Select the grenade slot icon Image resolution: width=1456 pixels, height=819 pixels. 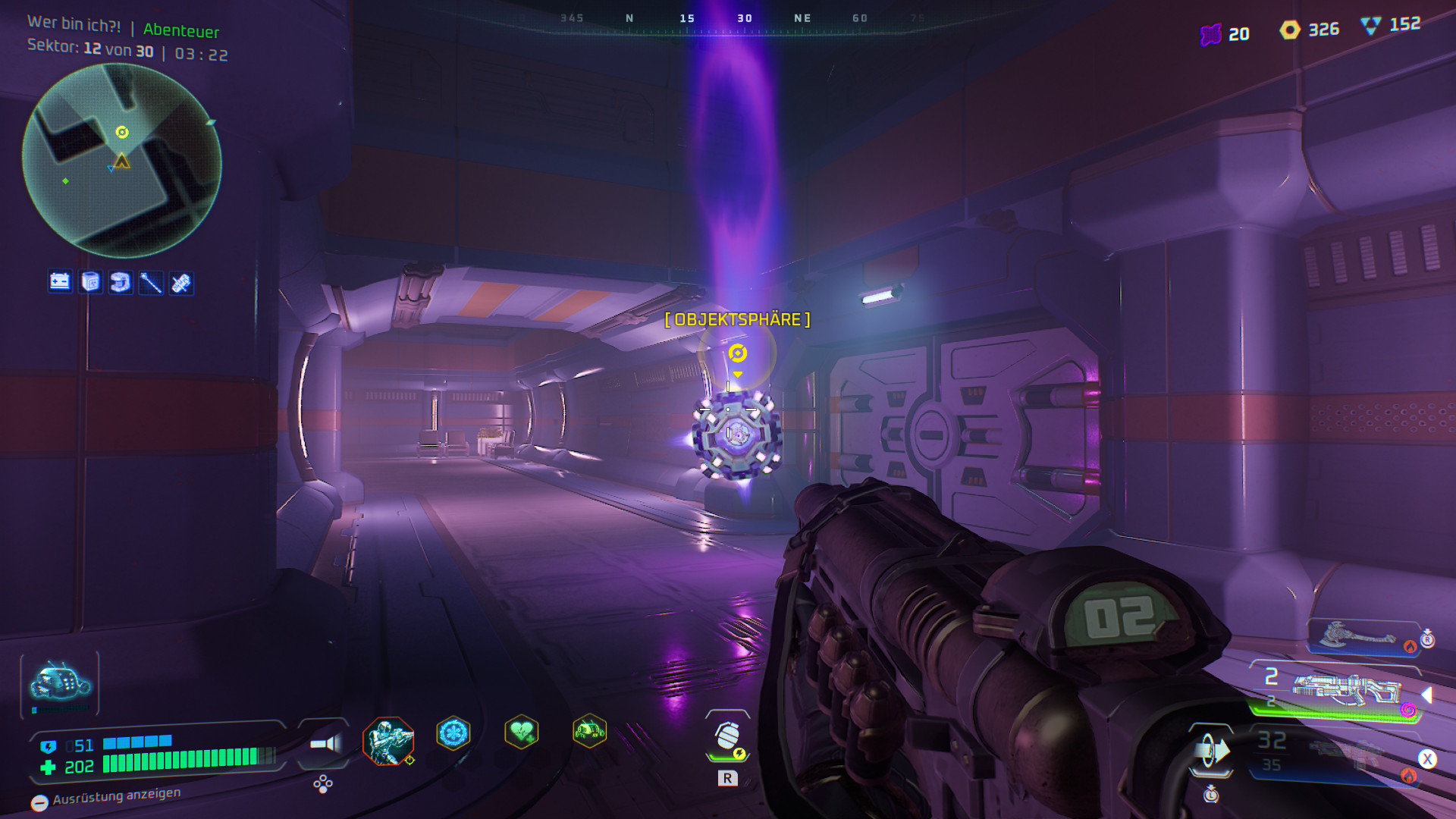(727, 736)
